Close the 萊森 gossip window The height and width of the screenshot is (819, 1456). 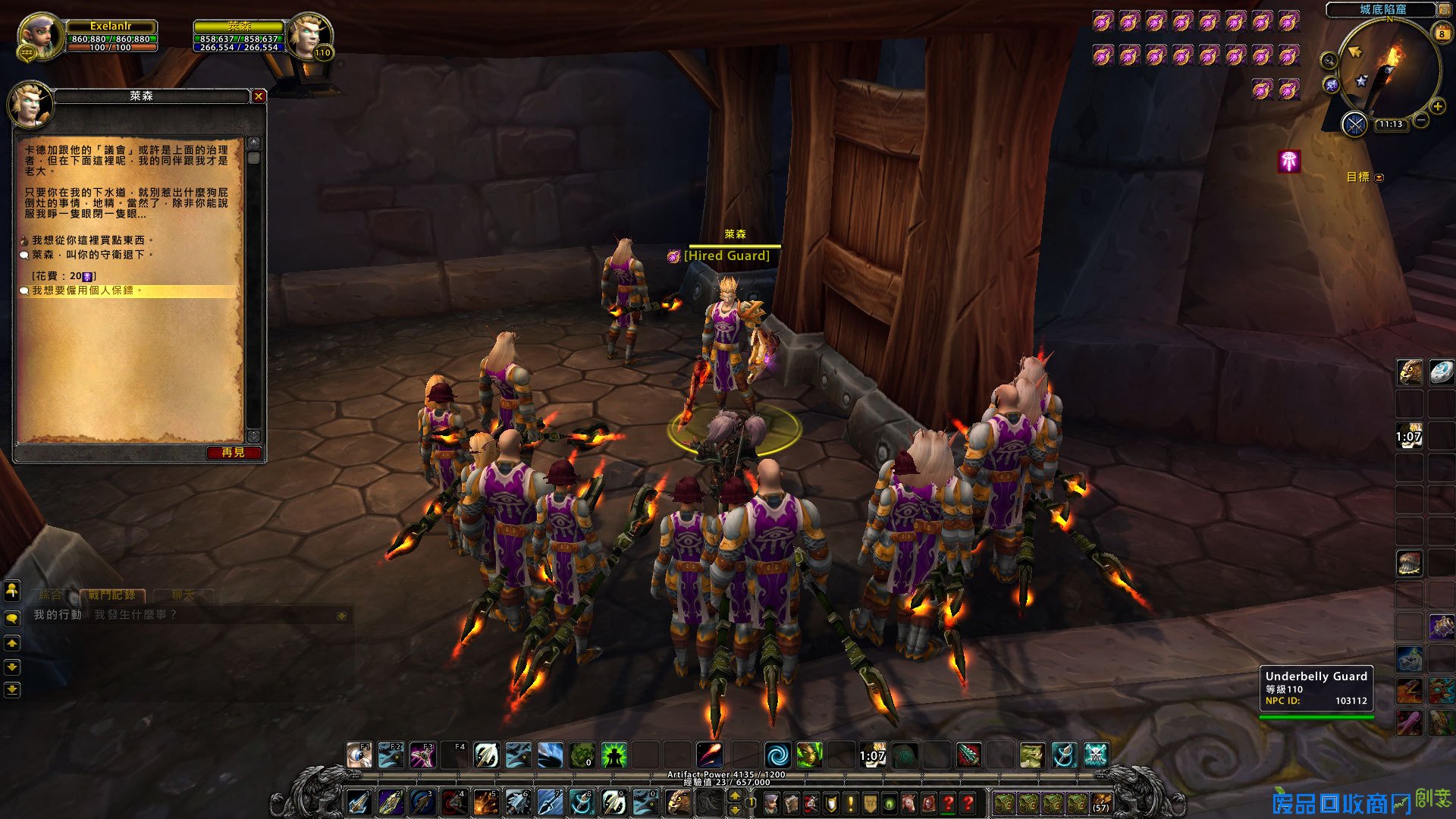point(259,96)
